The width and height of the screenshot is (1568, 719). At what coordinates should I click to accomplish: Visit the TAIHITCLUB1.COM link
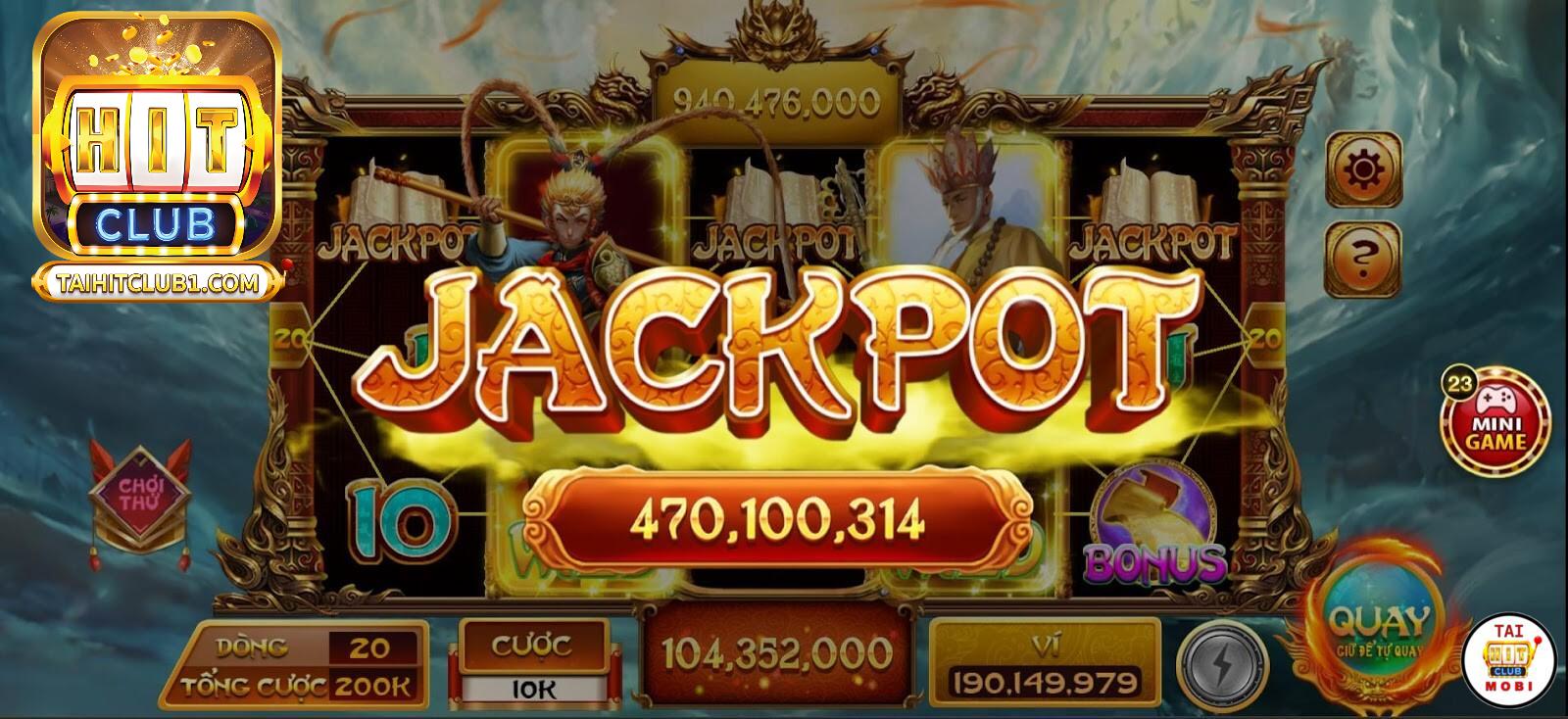[157, 281]
